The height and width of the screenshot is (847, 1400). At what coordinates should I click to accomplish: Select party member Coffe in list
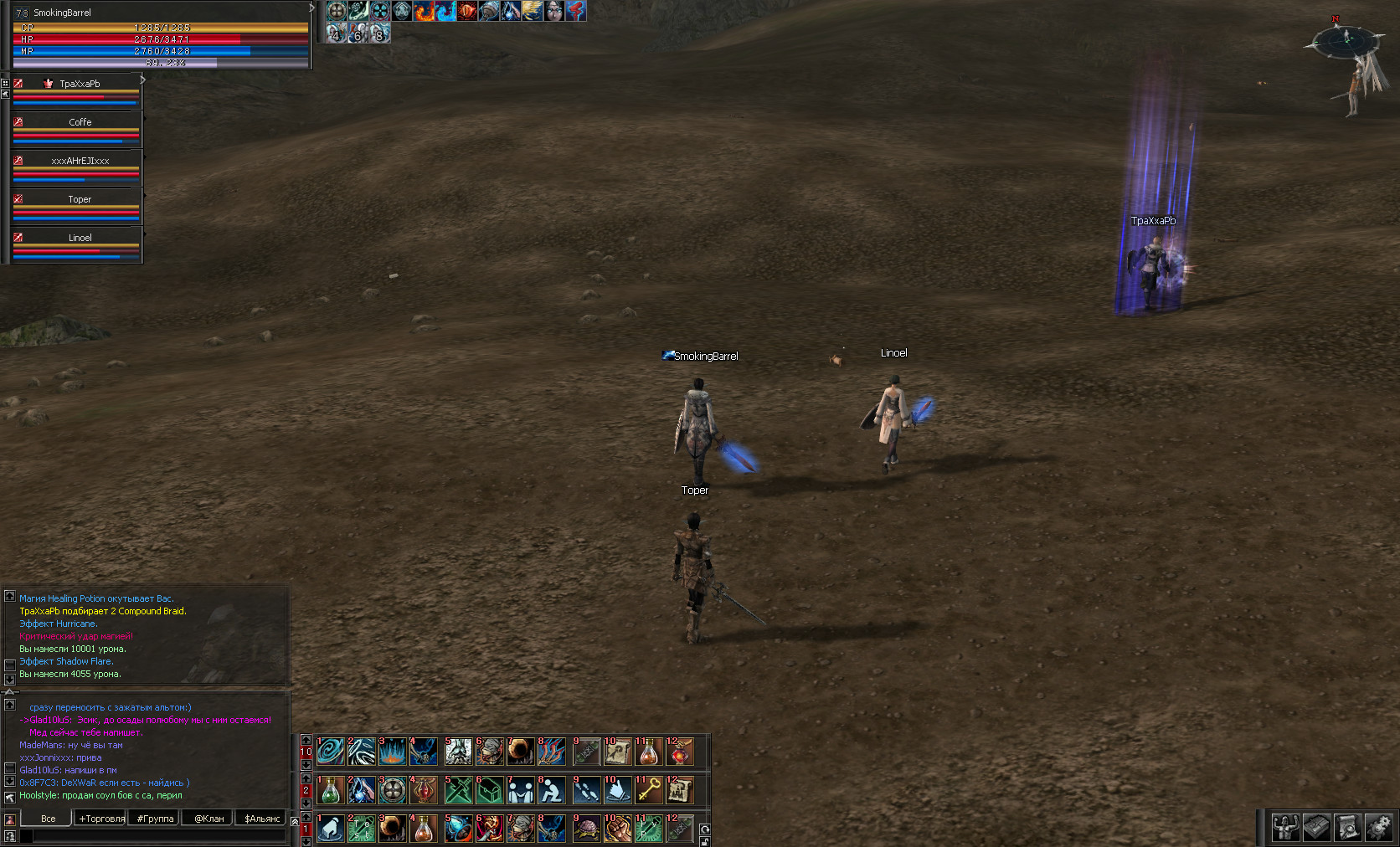point(80,122)
